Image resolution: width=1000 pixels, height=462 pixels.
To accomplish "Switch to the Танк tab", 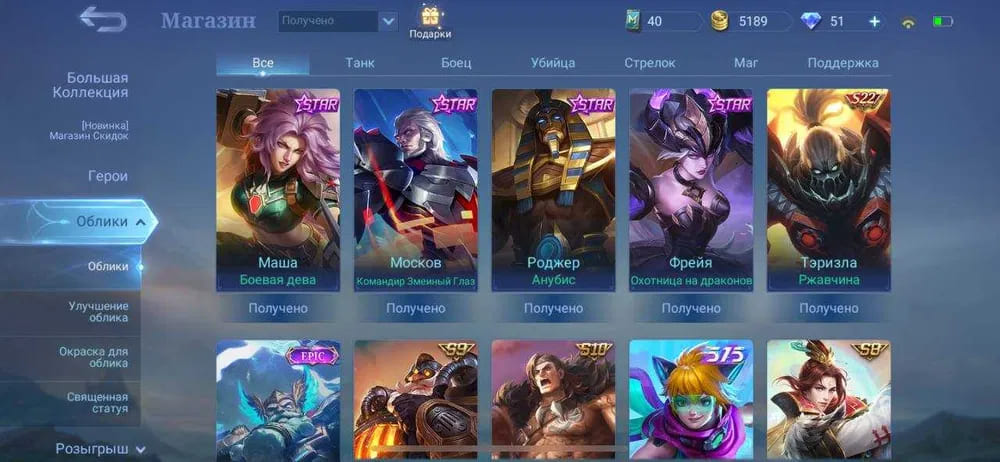I will click(x=360, y=63).
